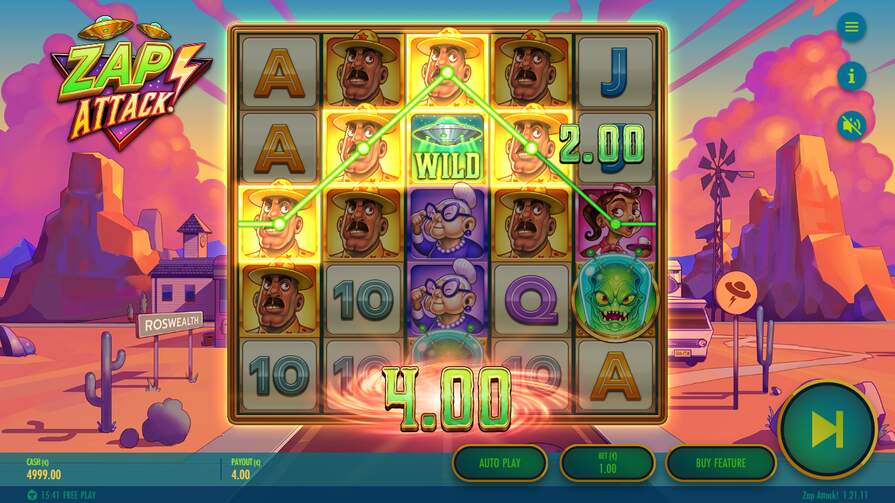This screenshot has height=503, width=895.
Task: Toggle the muted sound icon
Action: pos(851,124)
